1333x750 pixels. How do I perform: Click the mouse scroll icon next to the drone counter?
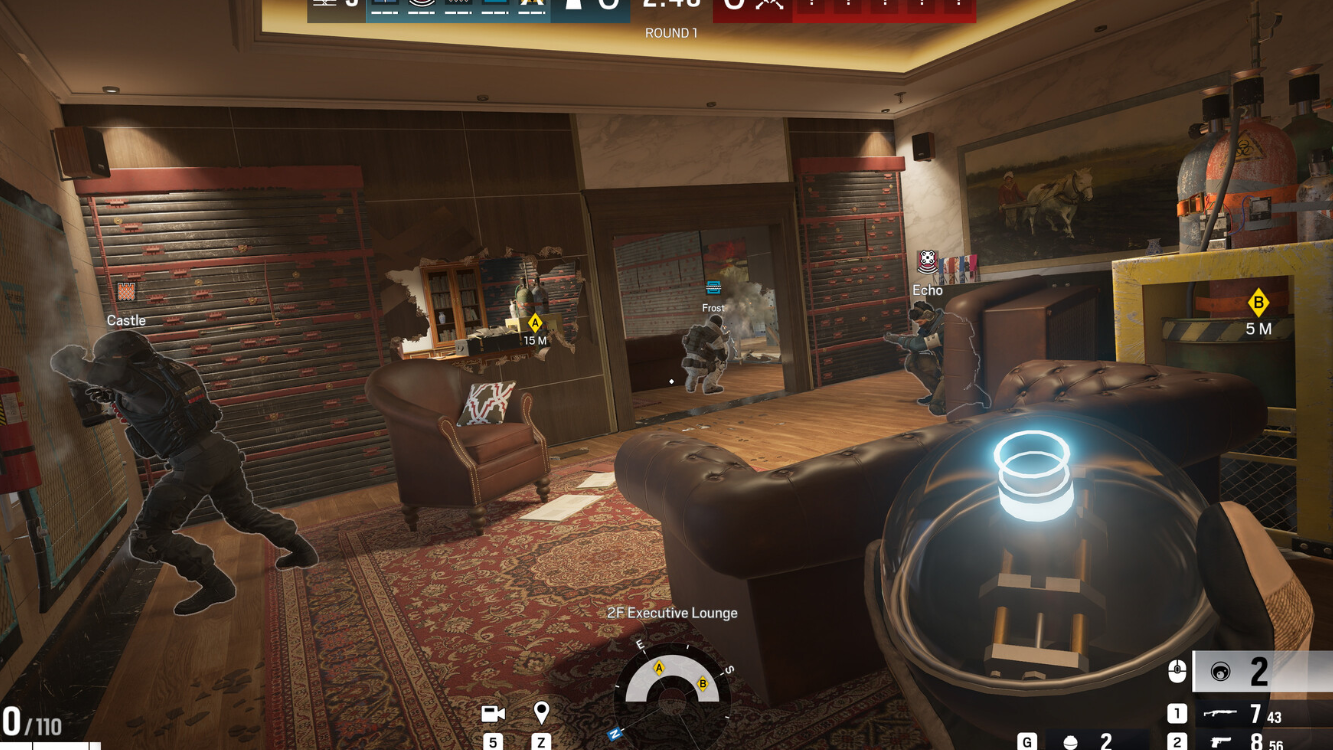1177,671
